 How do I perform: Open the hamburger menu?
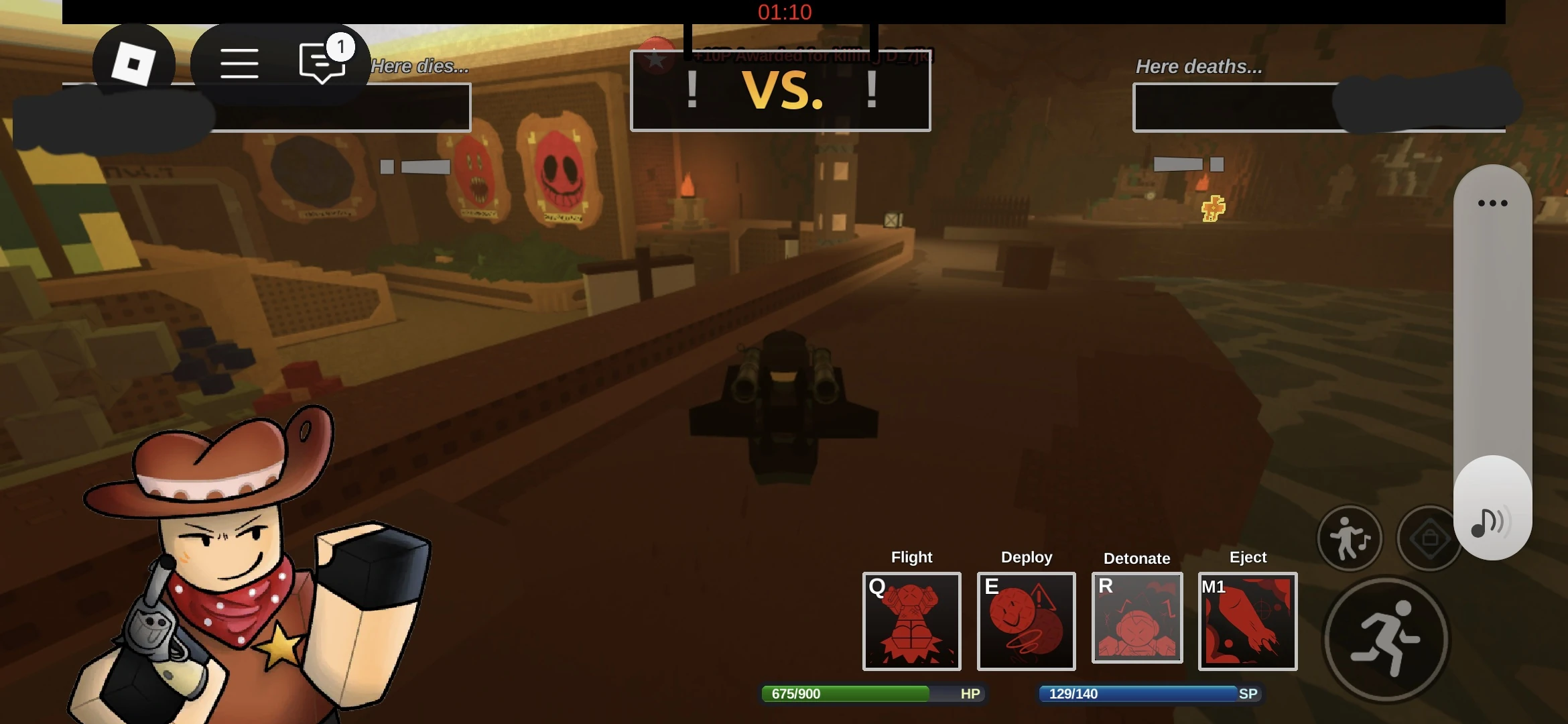coord(239,62)
